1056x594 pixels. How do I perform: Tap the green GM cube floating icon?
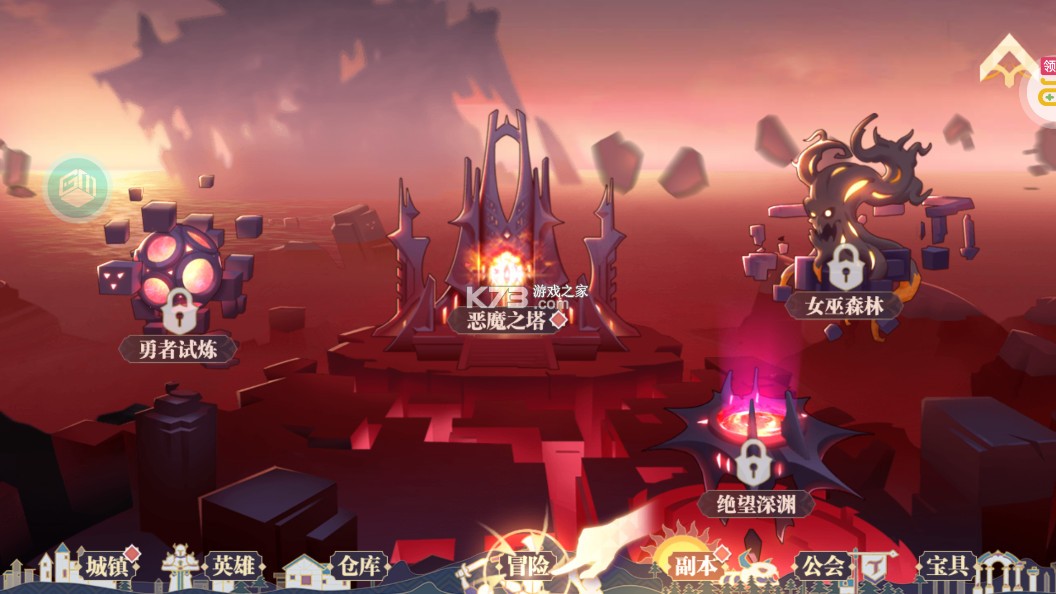click(x=78, y=187)
